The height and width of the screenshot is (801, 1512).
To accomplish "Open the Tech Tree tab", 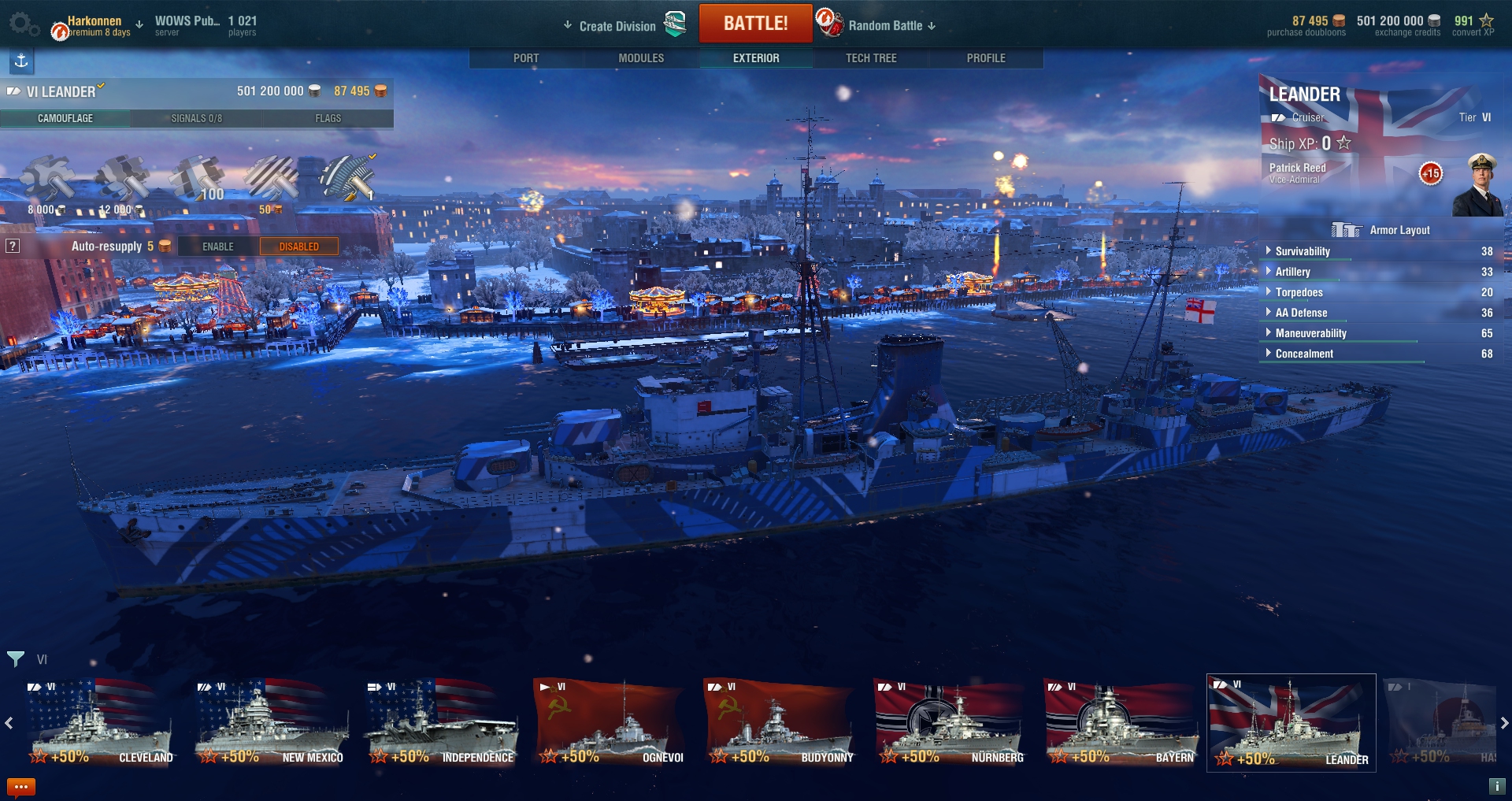I will (x=871, y=58).
